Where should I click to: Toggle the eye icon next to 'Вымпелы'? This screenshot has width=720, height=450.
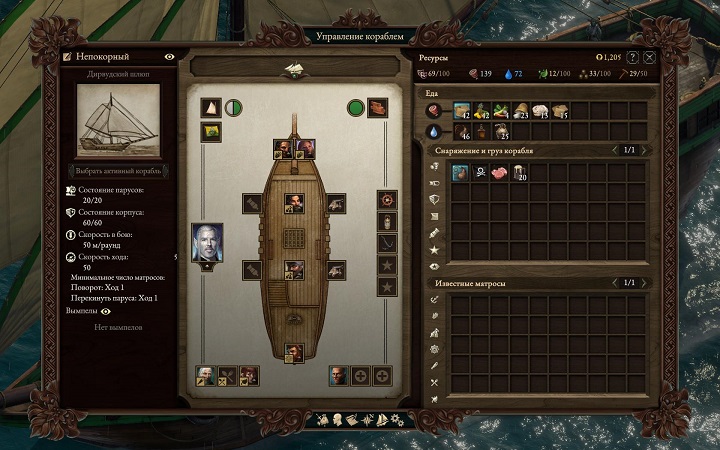(105, 311)
